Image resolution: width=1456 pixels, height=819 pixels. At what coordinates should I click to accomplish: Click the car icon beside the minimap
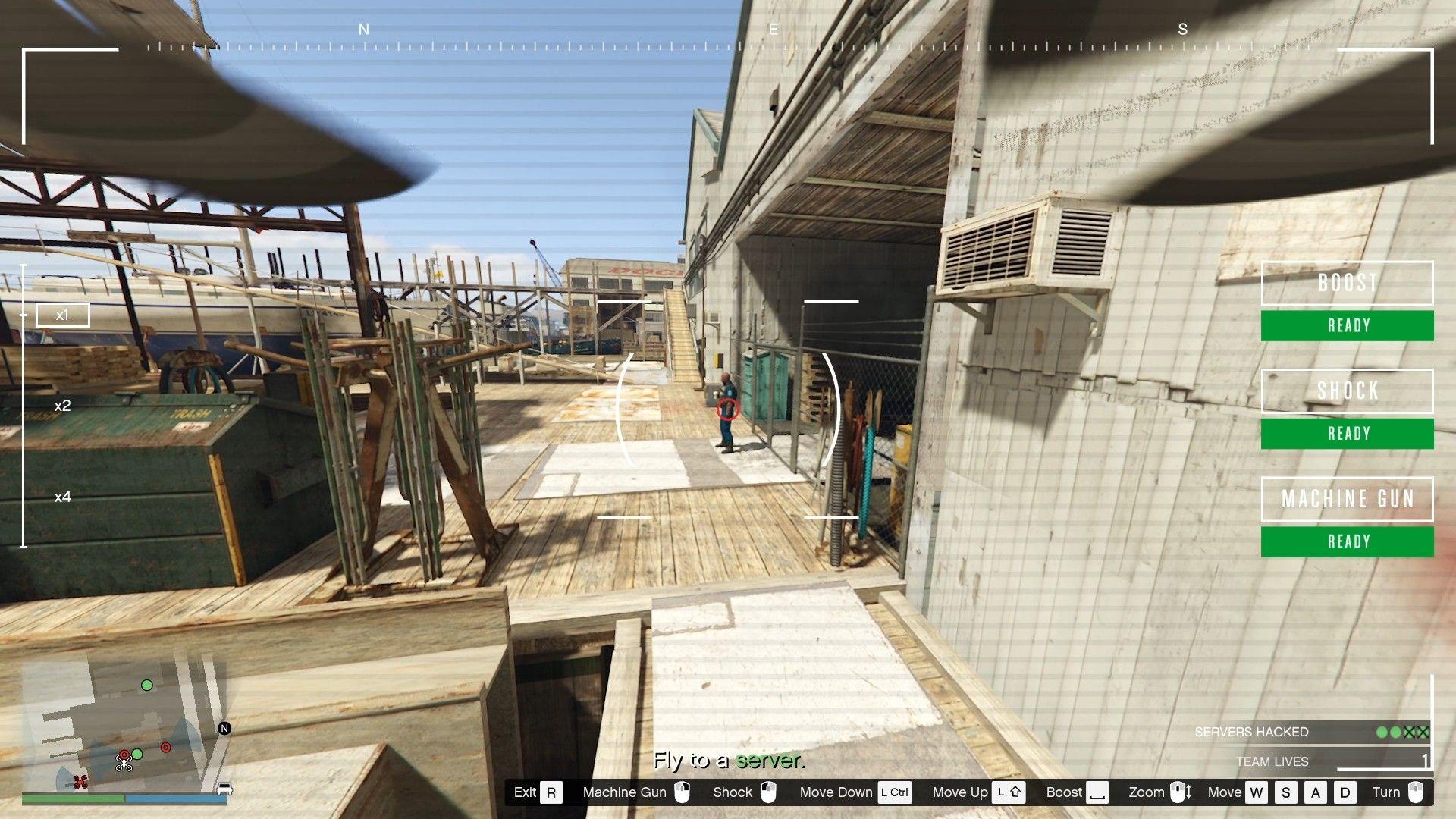pos(224,789)
